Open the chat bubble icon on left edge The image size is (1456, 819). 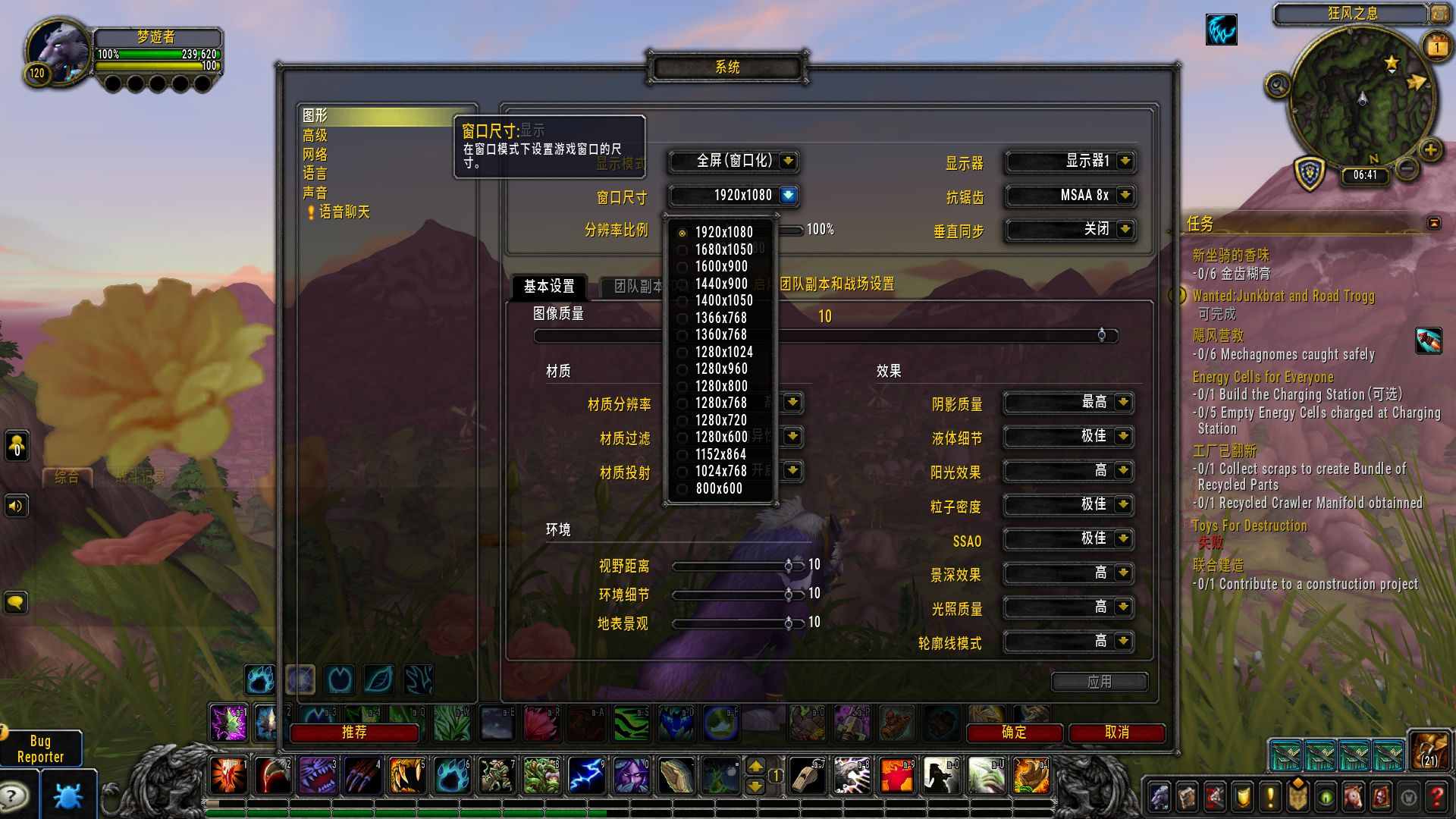point(16,603)
